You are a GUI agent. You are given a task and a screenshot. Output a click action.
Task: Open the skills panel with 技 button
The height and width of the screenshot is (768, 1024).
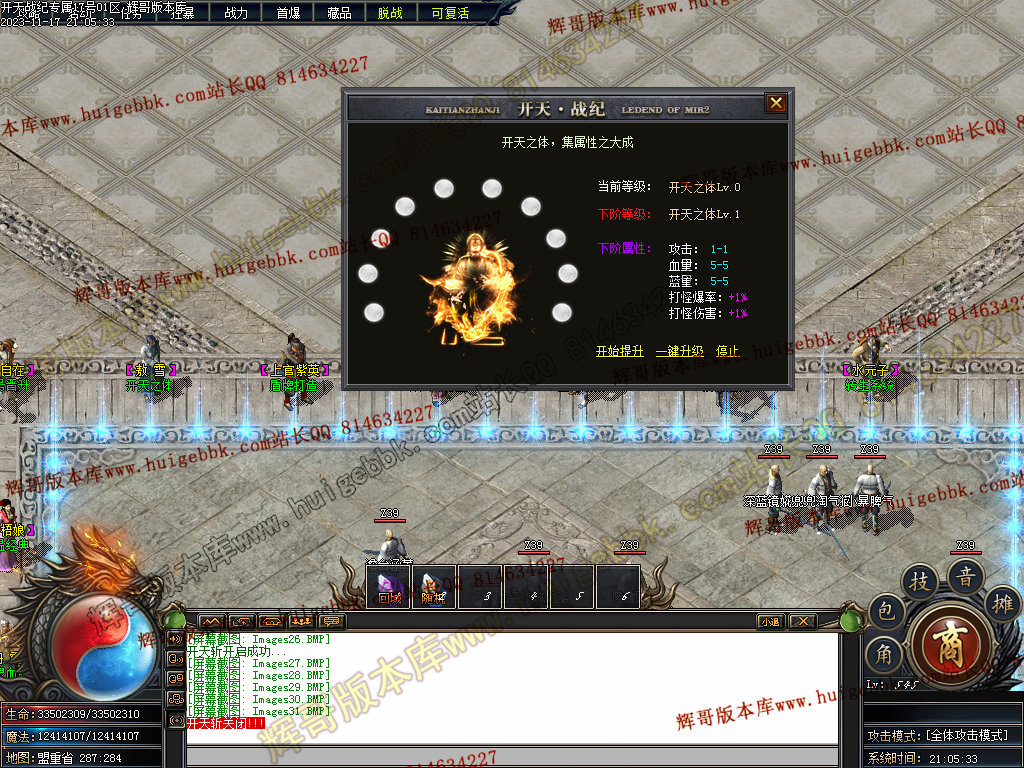(920, 580)
